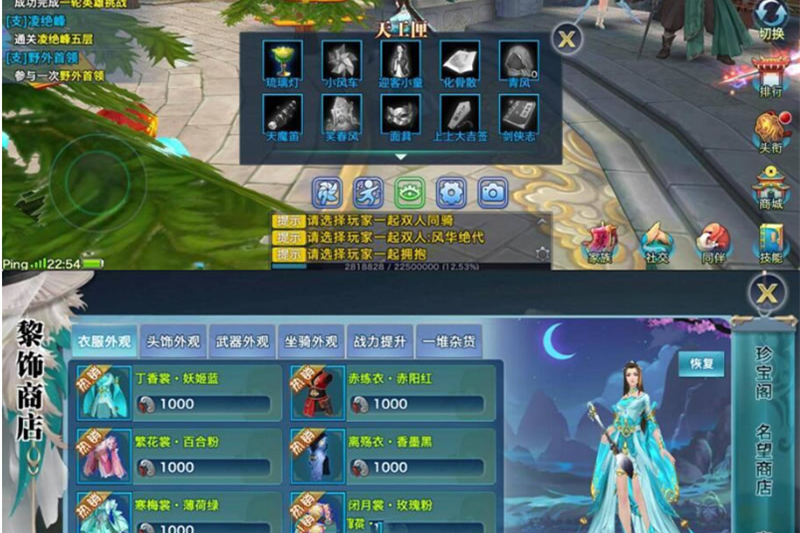Choose the 化骨散 item slot
800x533 pixels.
click(x=460, y=62)
